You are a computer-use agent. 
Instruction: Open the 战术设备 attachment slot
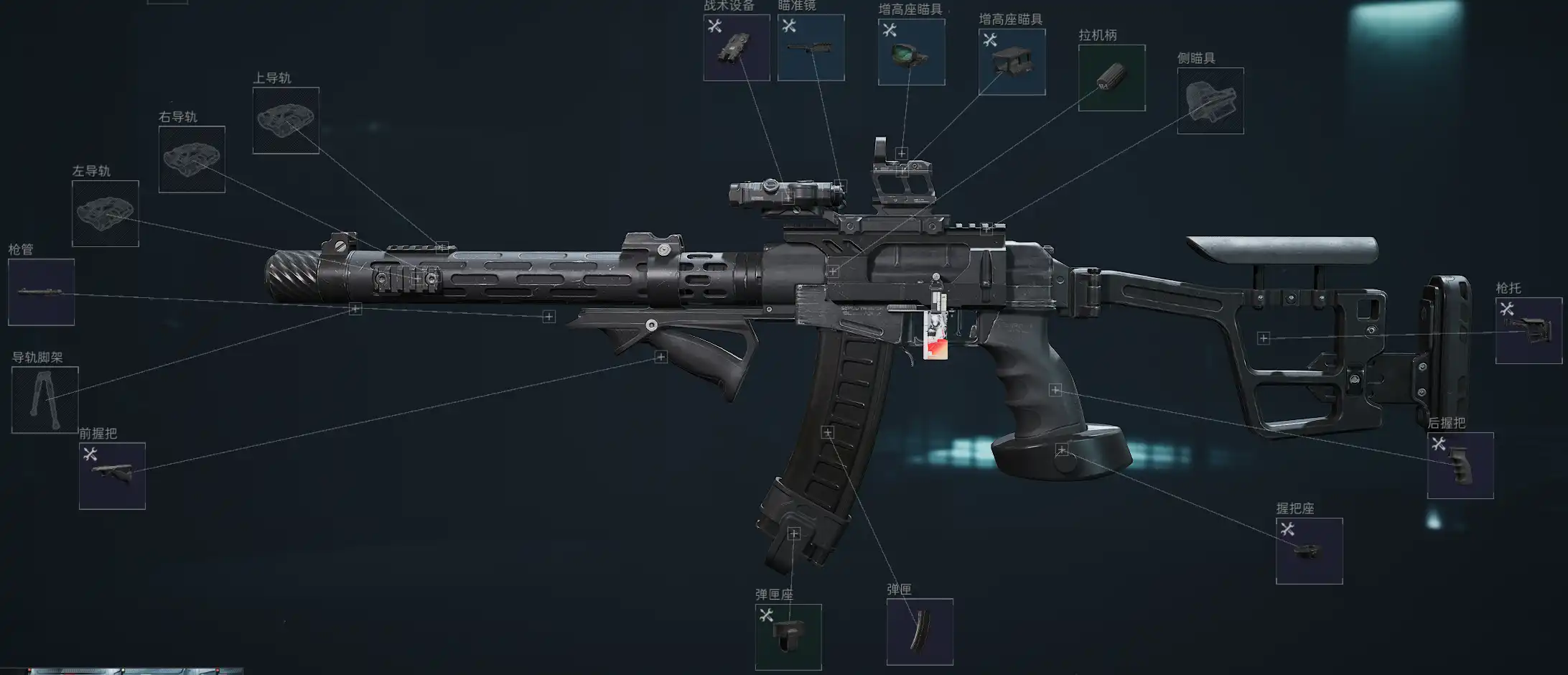tap(736, 47)
